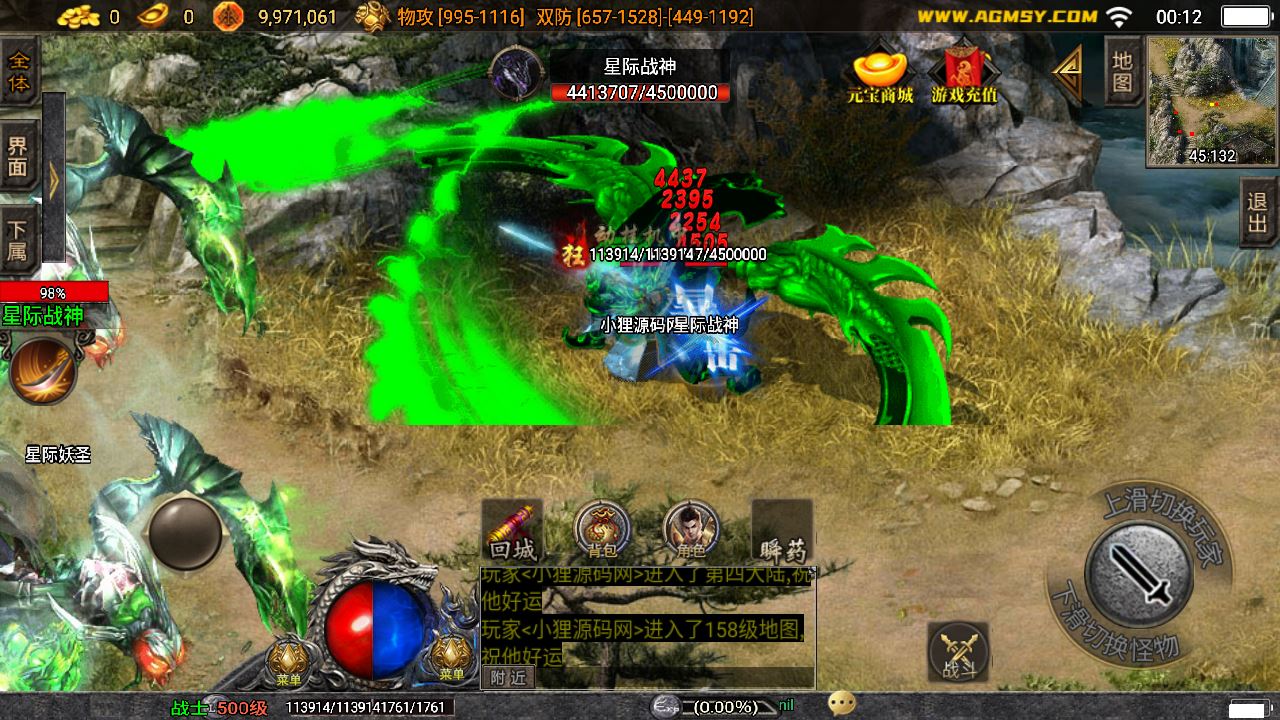The width and height of the screenshot is (1280, 720).
Task: Open the 角色 character sheet
Action: pyautogui.click(x=691, y=530)
